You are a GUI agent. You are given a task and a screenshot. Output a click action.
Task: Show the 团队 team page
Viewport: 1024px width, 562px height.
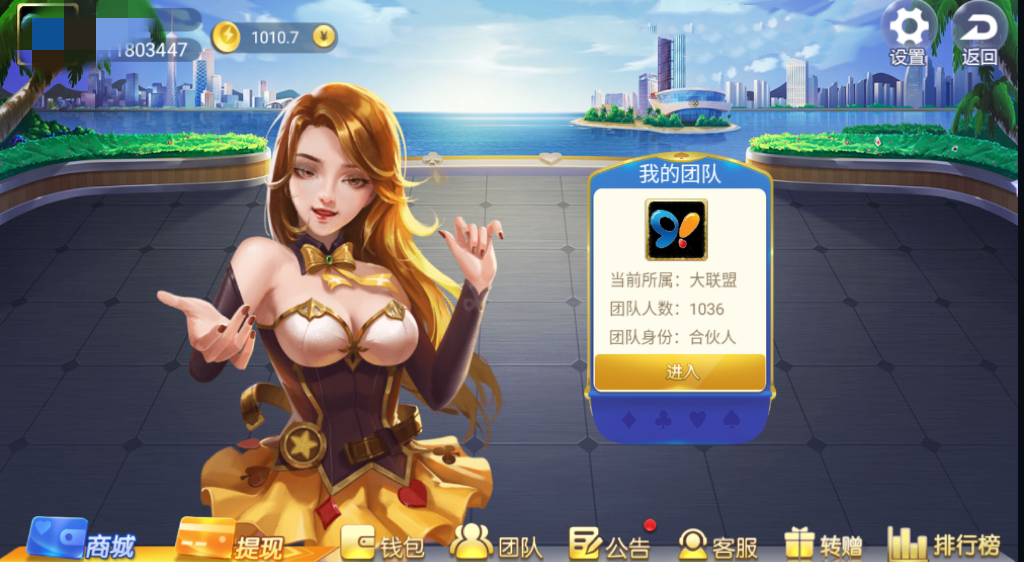click(496, 545)
